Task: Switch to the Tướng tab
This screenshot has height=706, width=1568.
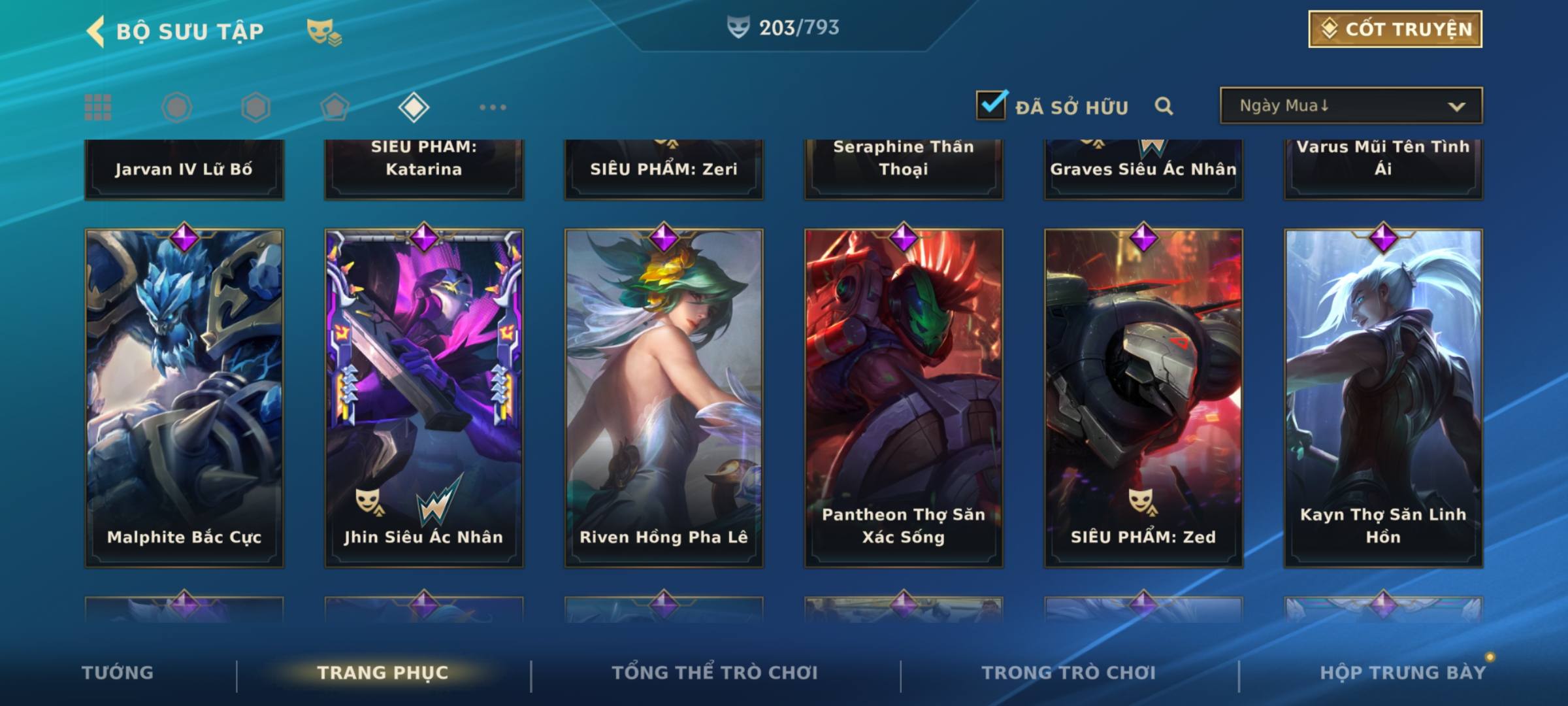Action: (x=118, y=673)
